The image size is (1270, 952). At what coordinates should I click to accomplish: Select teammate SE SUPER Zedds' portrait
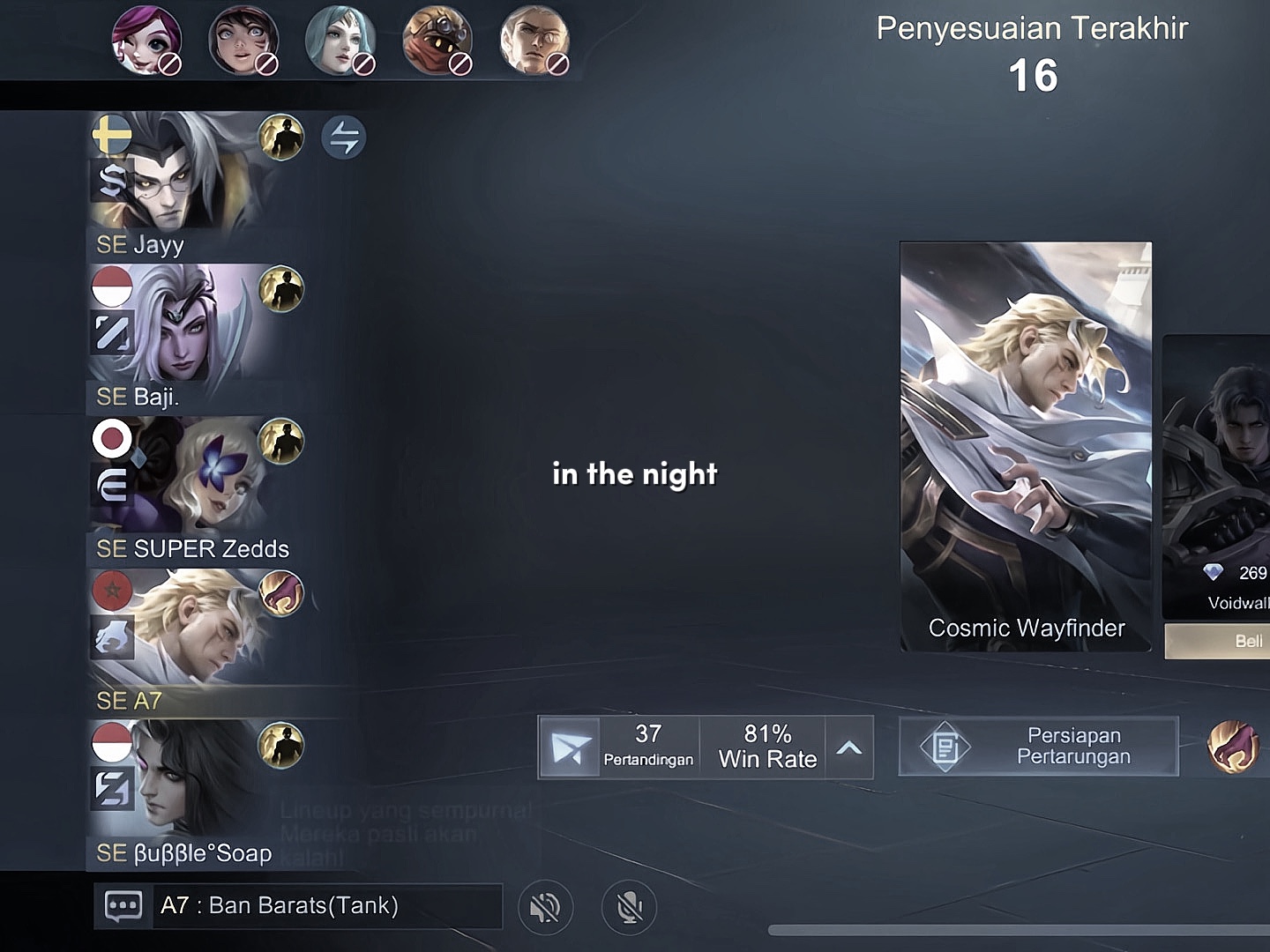[176, 477]
